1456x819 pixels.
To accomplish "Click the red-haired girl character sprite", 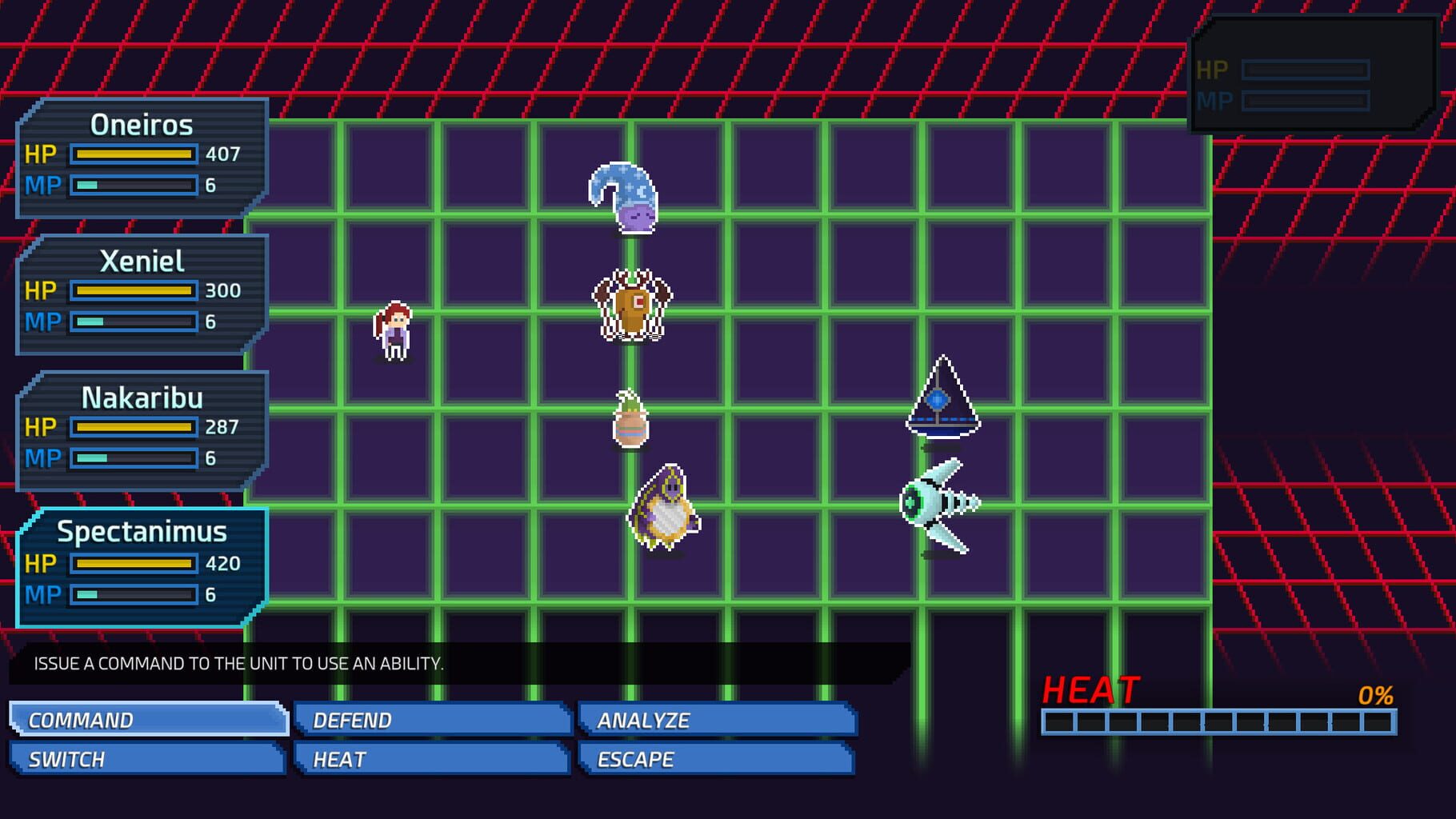I will 393,330.
